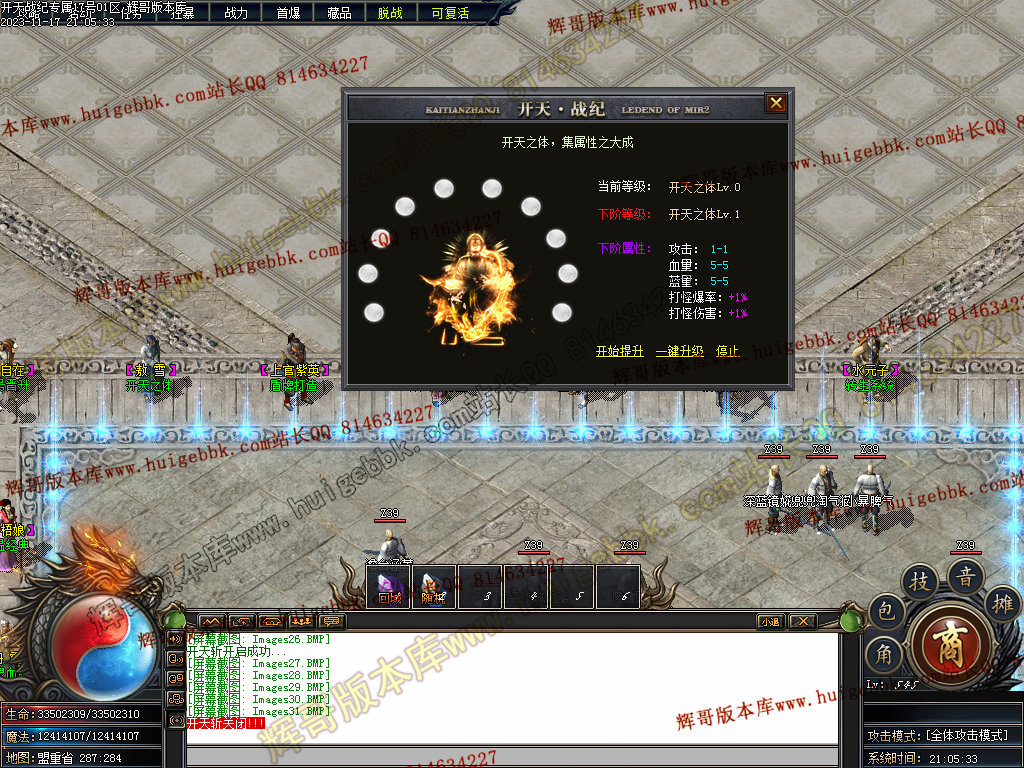Open the character sheet with 角 button
This screenshot has width=1024, height=768.
tap(885, 653)
